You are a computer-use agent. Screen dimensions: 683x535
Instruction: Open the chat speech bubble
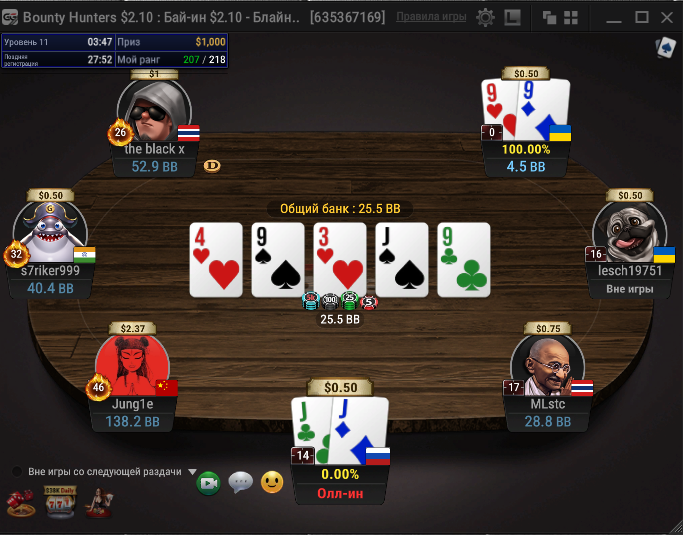pyautogui.click(x=240, y=483)
